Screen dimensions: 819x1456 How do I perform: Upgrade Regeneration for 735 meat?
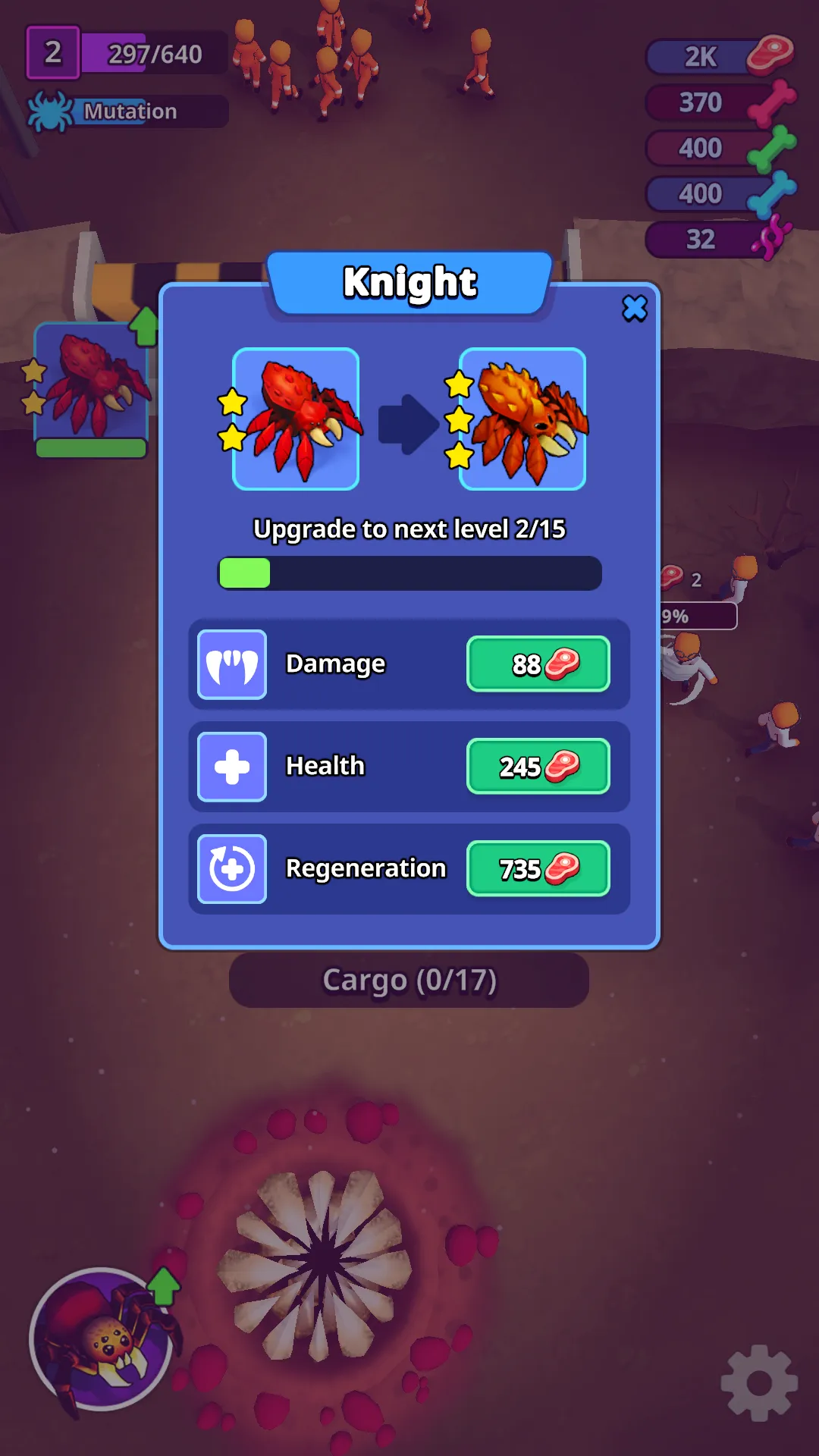(x=538, y=869)
